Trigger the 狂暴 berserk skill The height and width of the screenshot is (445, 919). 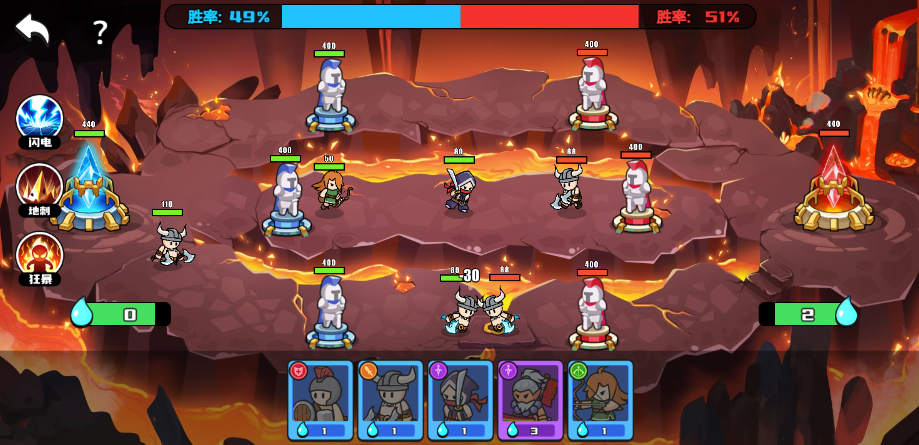pyautogui.click(x=39, y=255)
